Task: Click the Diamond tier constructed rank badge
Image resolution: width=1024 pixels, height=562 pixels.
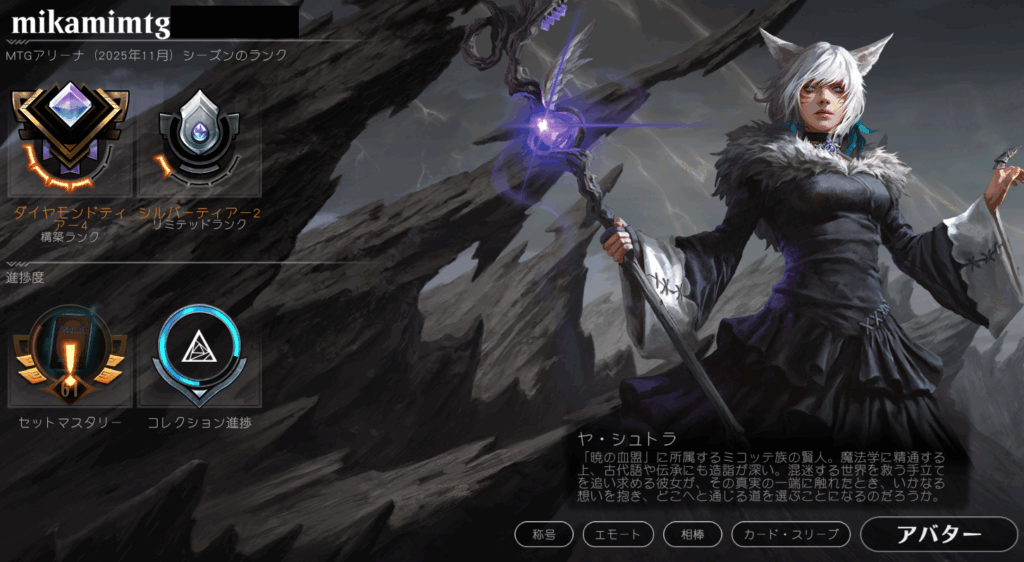Action: [70, 138]
